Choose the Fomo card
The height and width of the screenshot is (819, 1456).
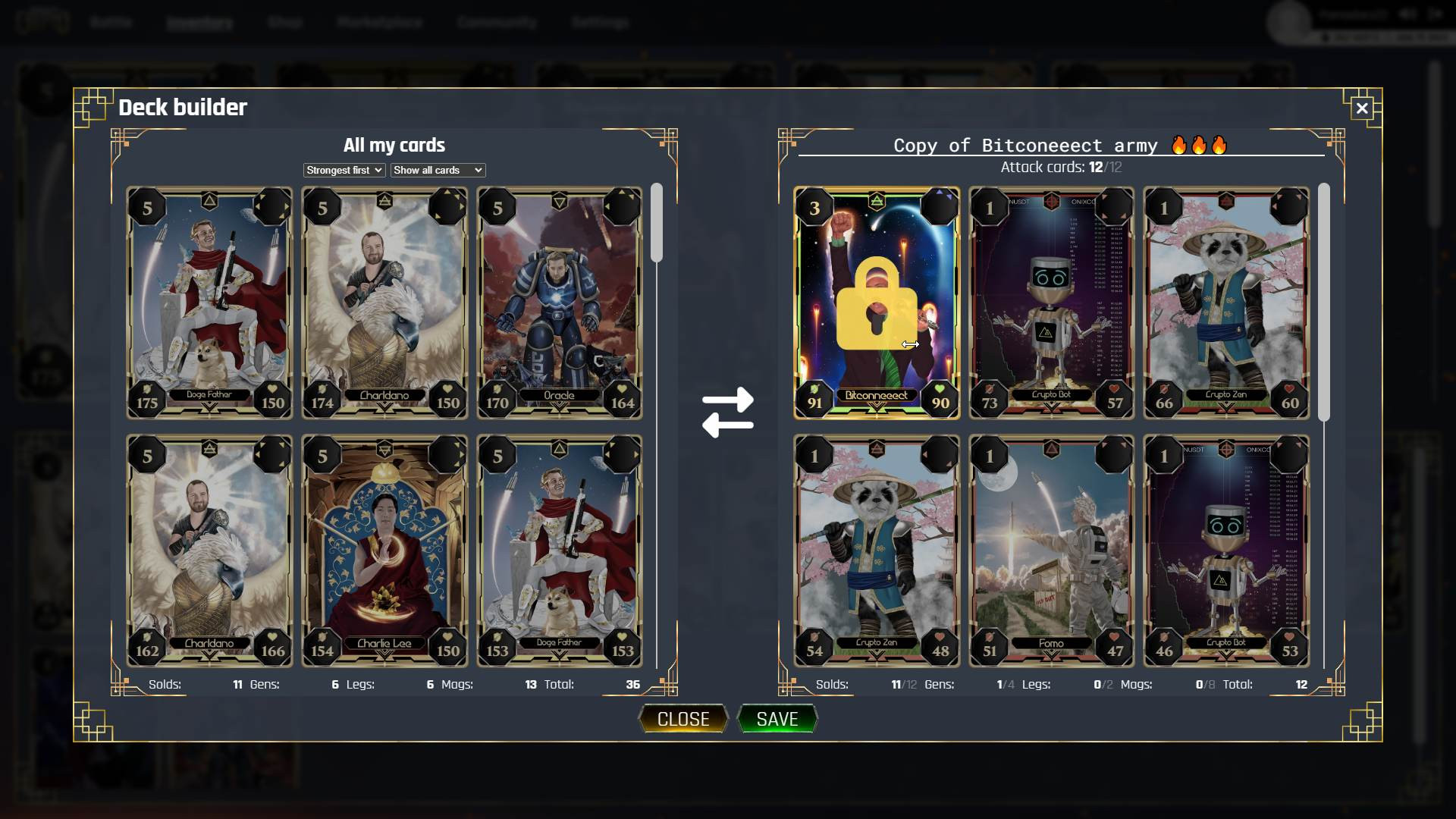[x=1052, y=551]
